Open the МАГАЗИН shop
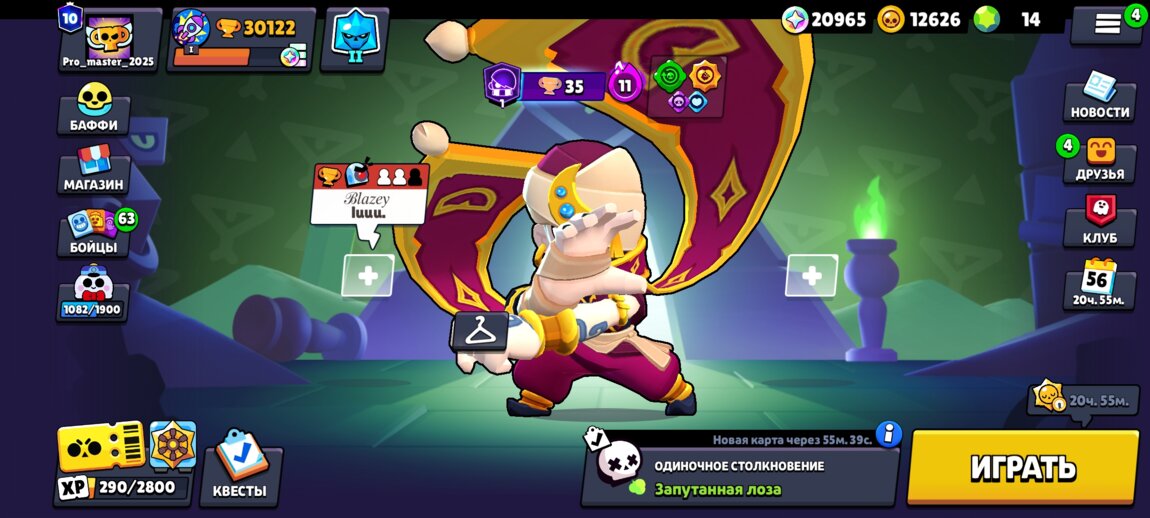 pos(94,168)
